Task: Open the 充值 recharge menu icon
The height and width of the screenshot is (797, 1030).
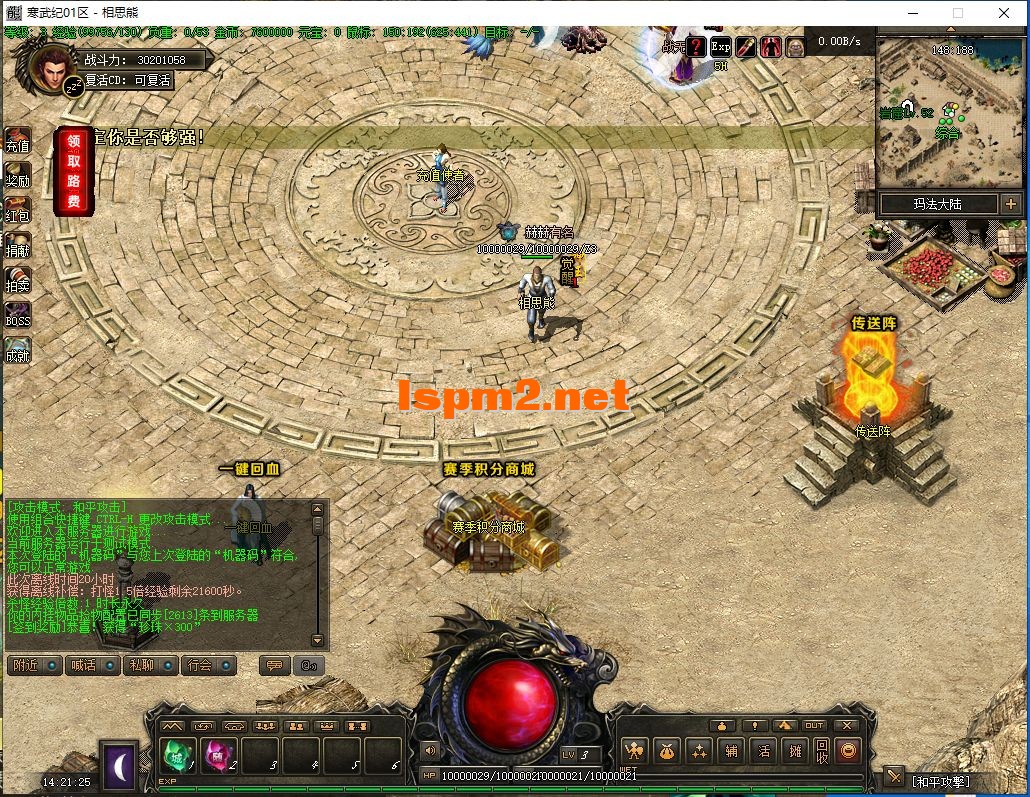Action: [18, 141]
